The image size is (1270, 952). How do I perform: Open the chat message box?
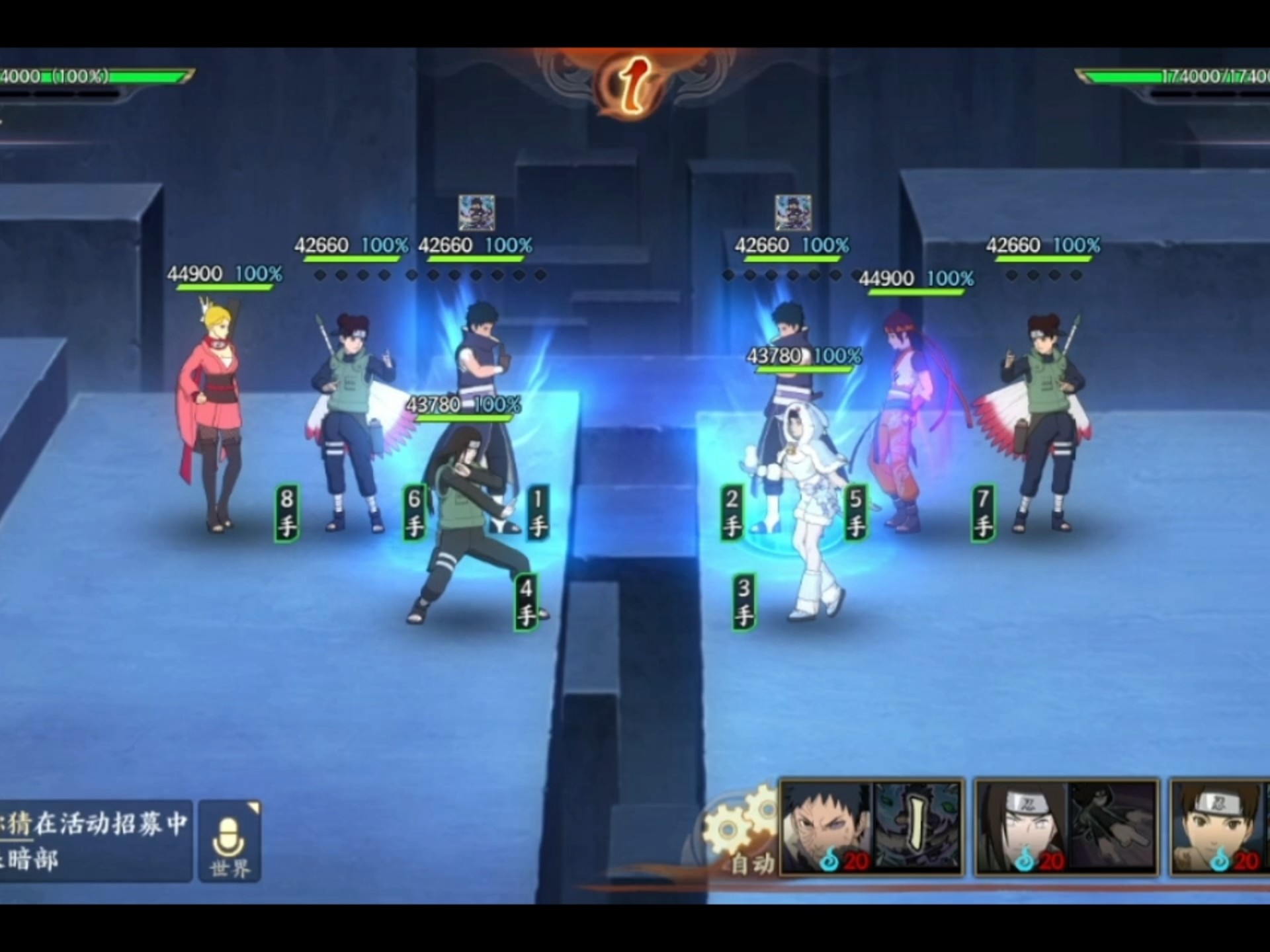(x=95, y=841)
